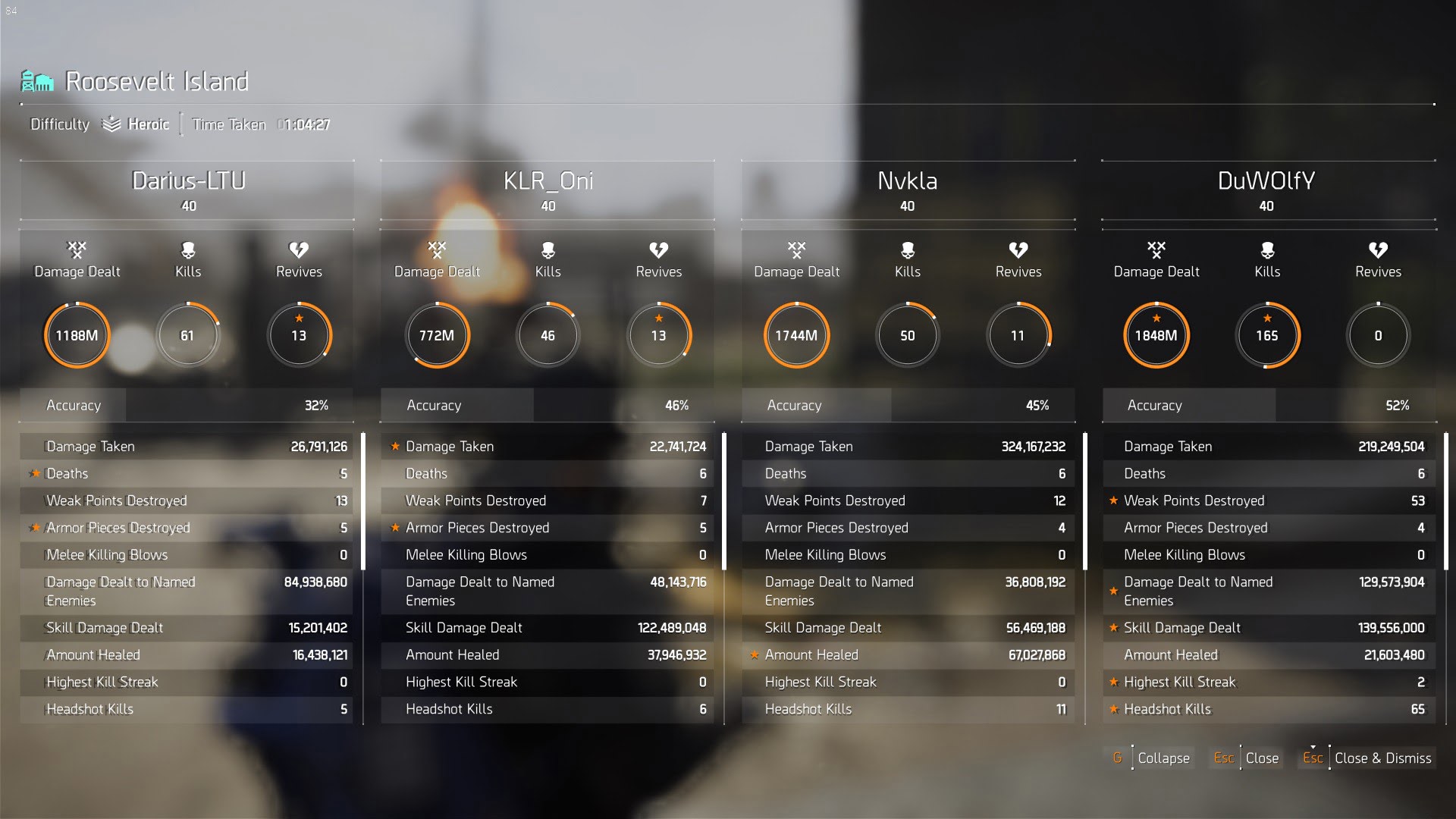Select player DuWOlfY's name header
The image size is (1456, 819).
point(1266,181)
